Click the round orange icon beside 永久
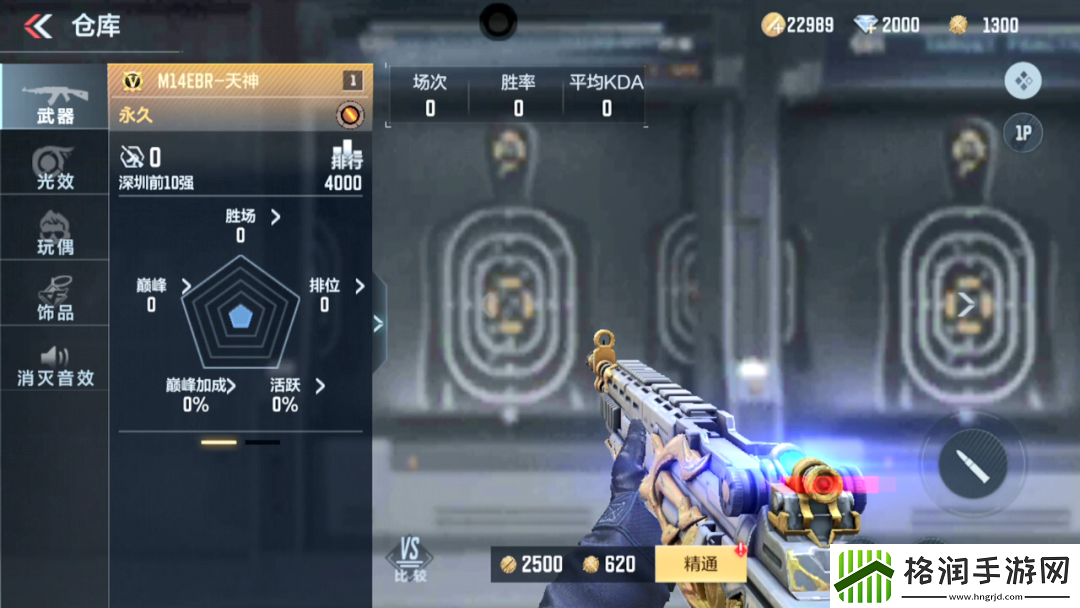Screen dimensions: 1080x608 (x=349, y=115)
